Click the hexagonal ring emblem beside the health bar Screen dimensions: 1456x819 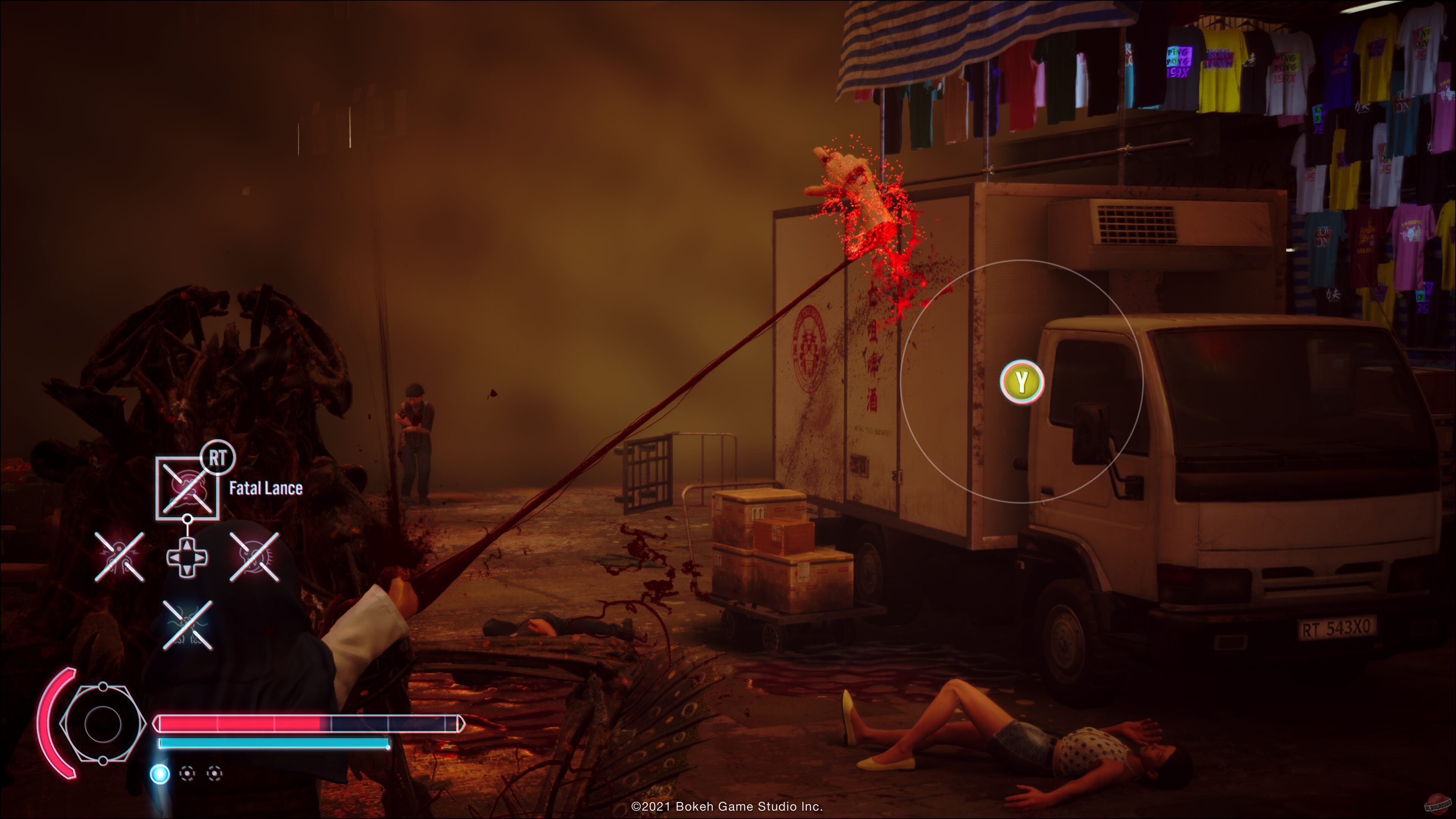point(102,724)
